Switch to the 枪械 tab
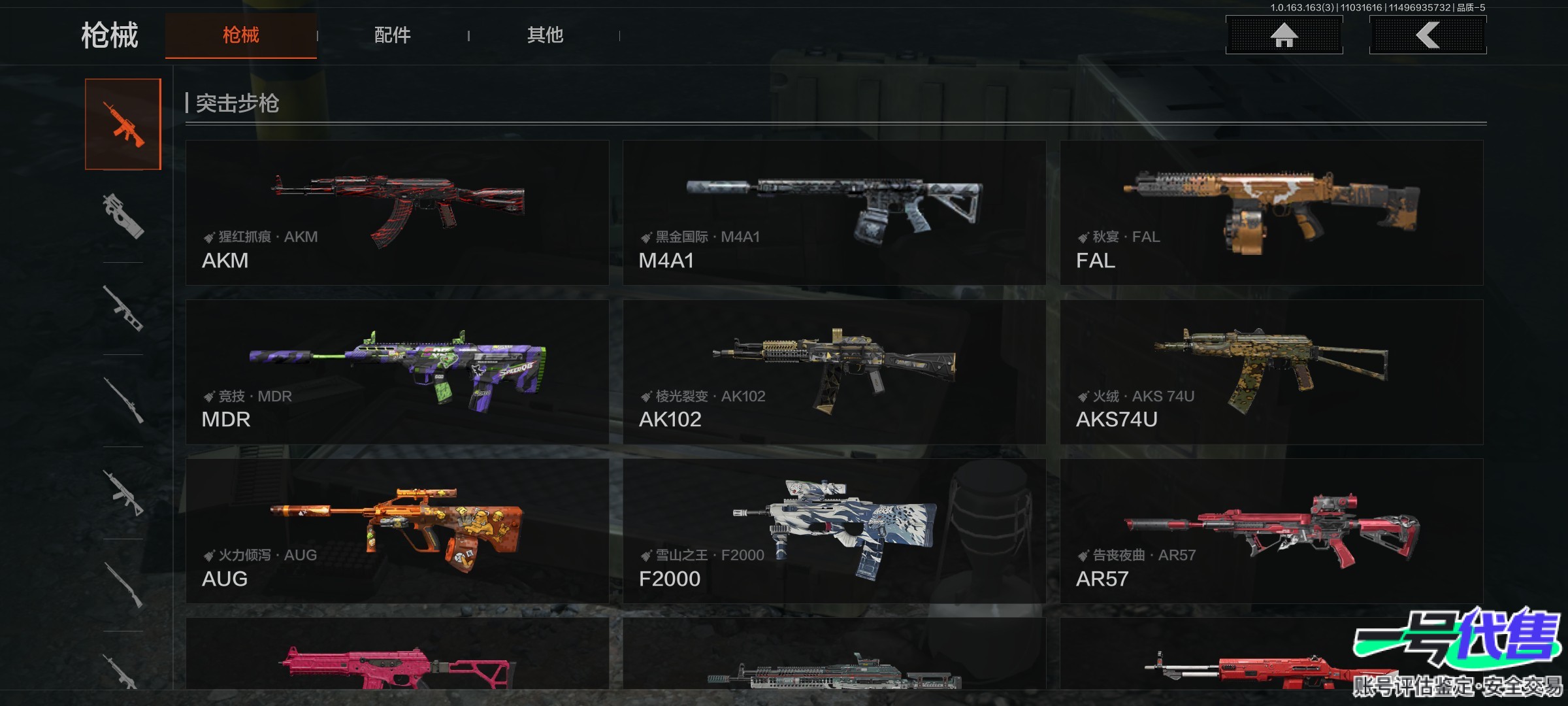 click(240, 35)
